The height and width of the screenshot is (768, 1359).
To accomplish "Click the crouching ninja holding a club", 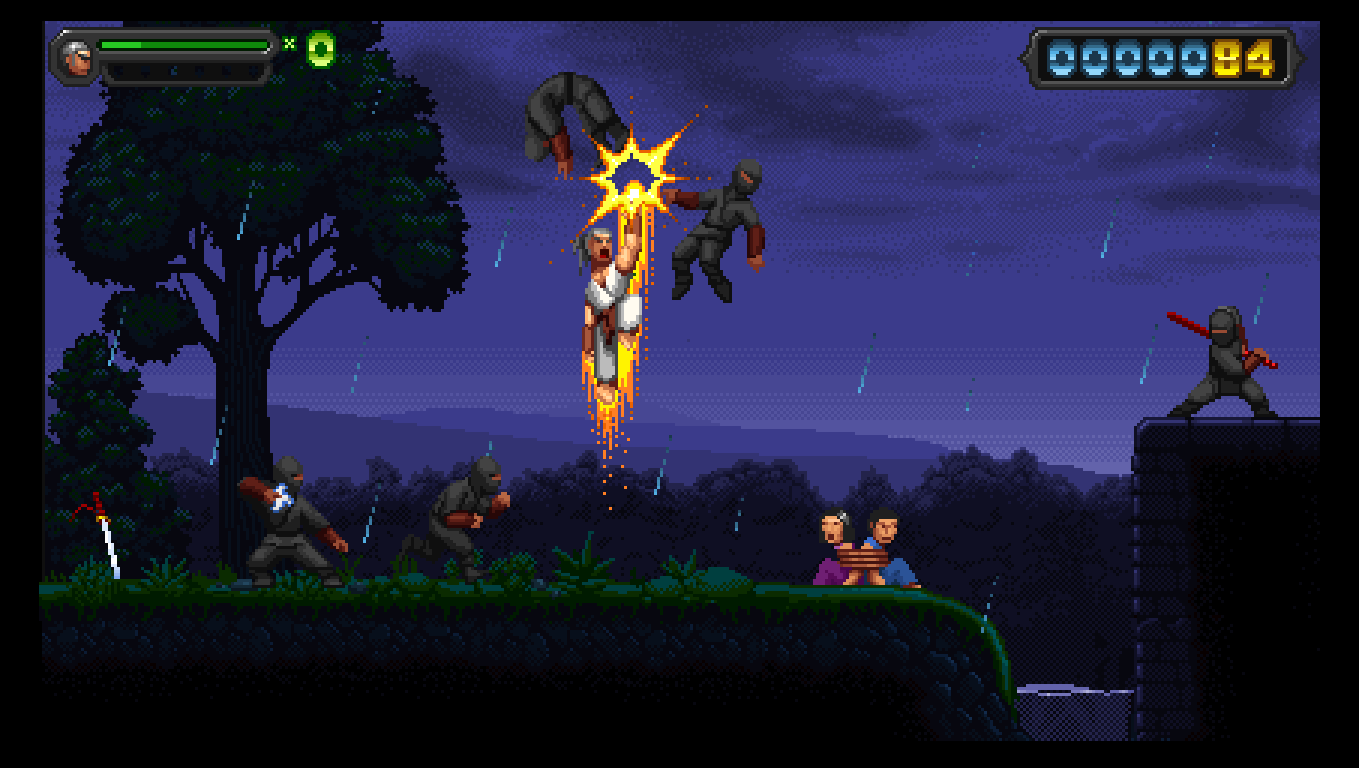I will click(290, 520).
